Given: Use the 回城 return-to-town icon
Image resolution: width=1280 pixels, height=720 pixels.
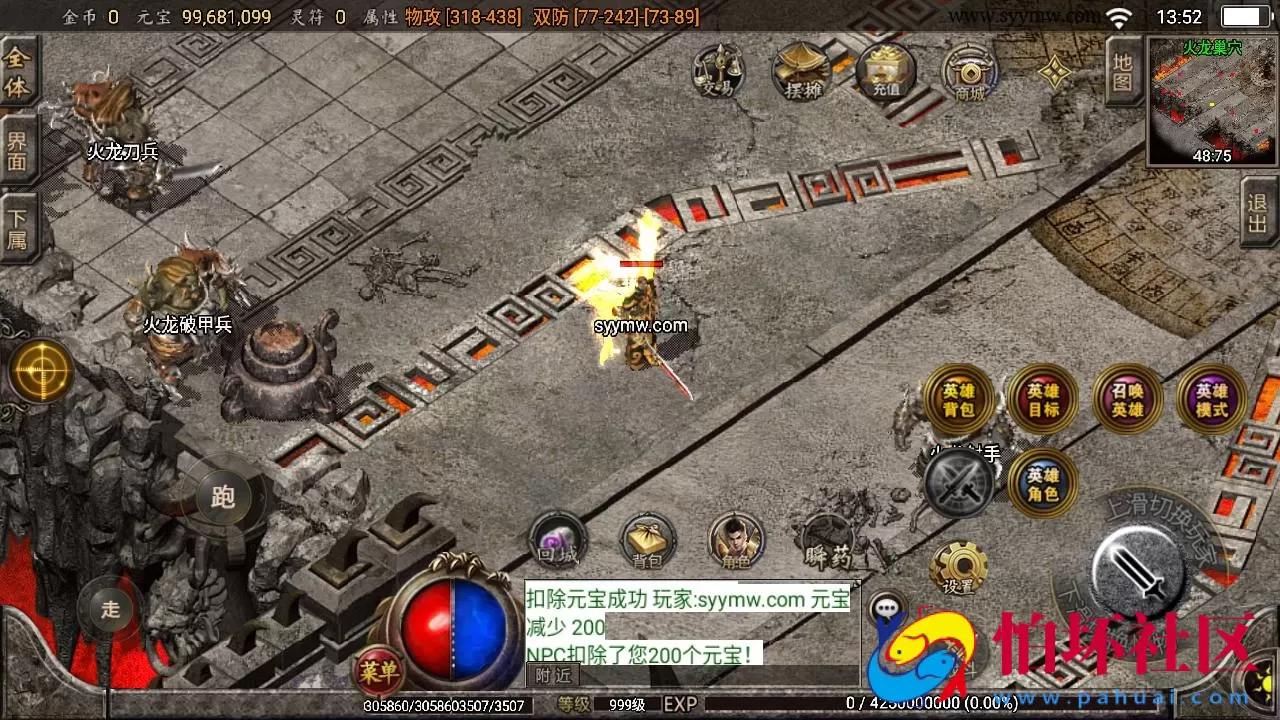Looking at the screenshot, I should click(557, 538).
